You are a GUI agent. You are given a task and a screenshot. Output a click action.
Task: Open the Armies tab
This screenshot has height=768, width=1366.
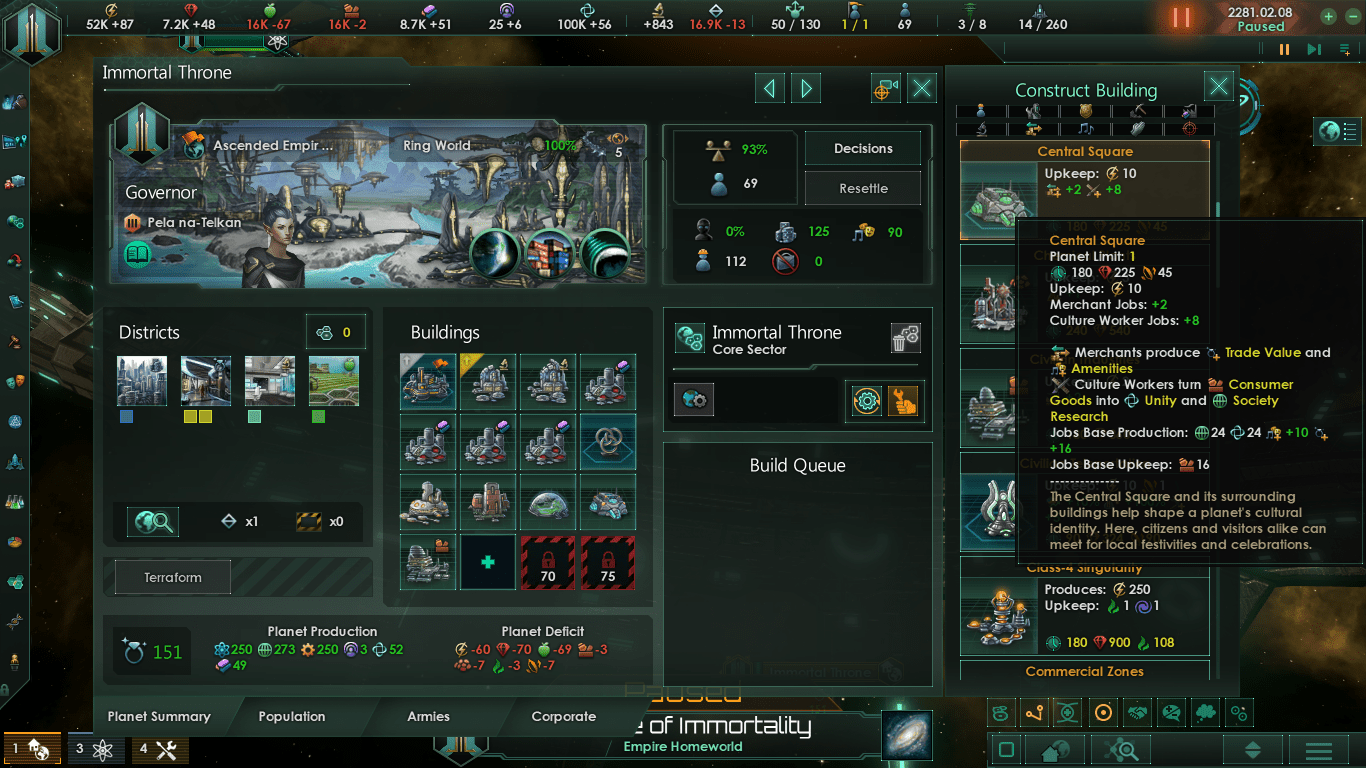428,716
